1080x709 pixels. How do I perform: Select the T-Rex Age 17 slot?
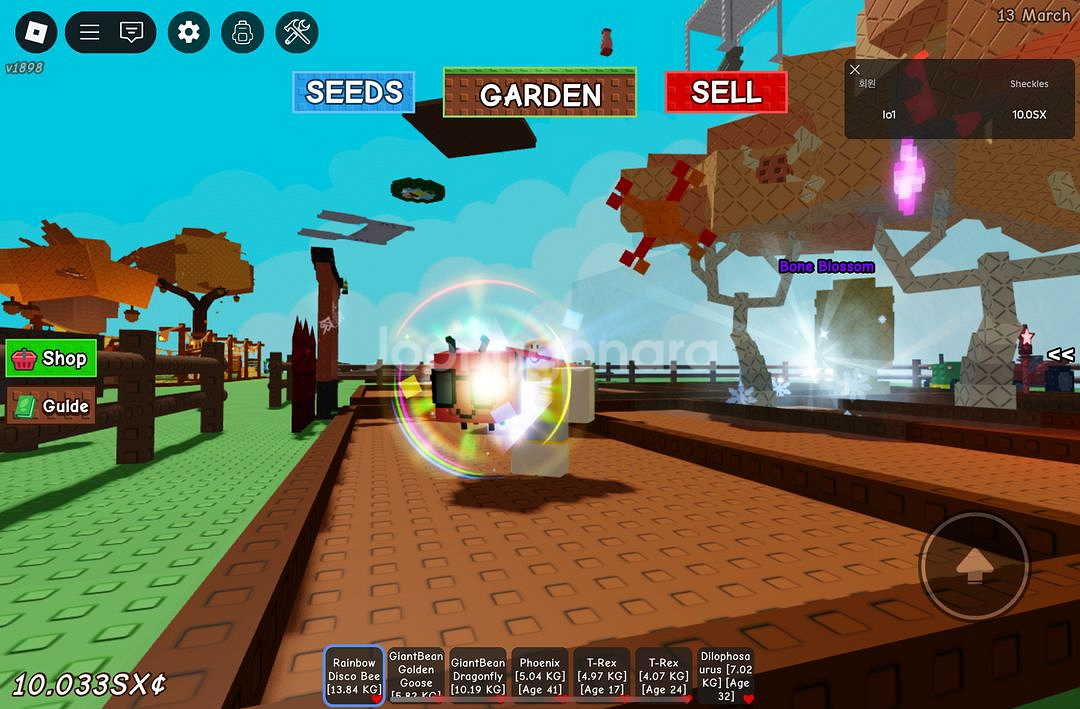602,675
